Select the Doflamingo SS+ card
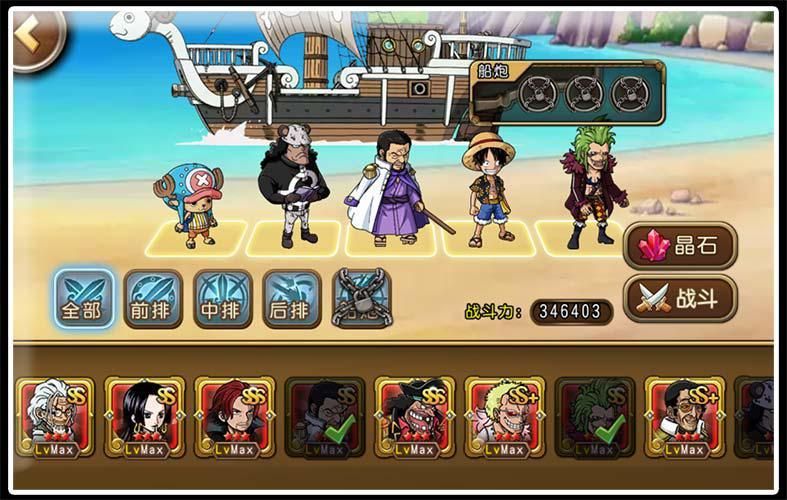 pos(505,416)
